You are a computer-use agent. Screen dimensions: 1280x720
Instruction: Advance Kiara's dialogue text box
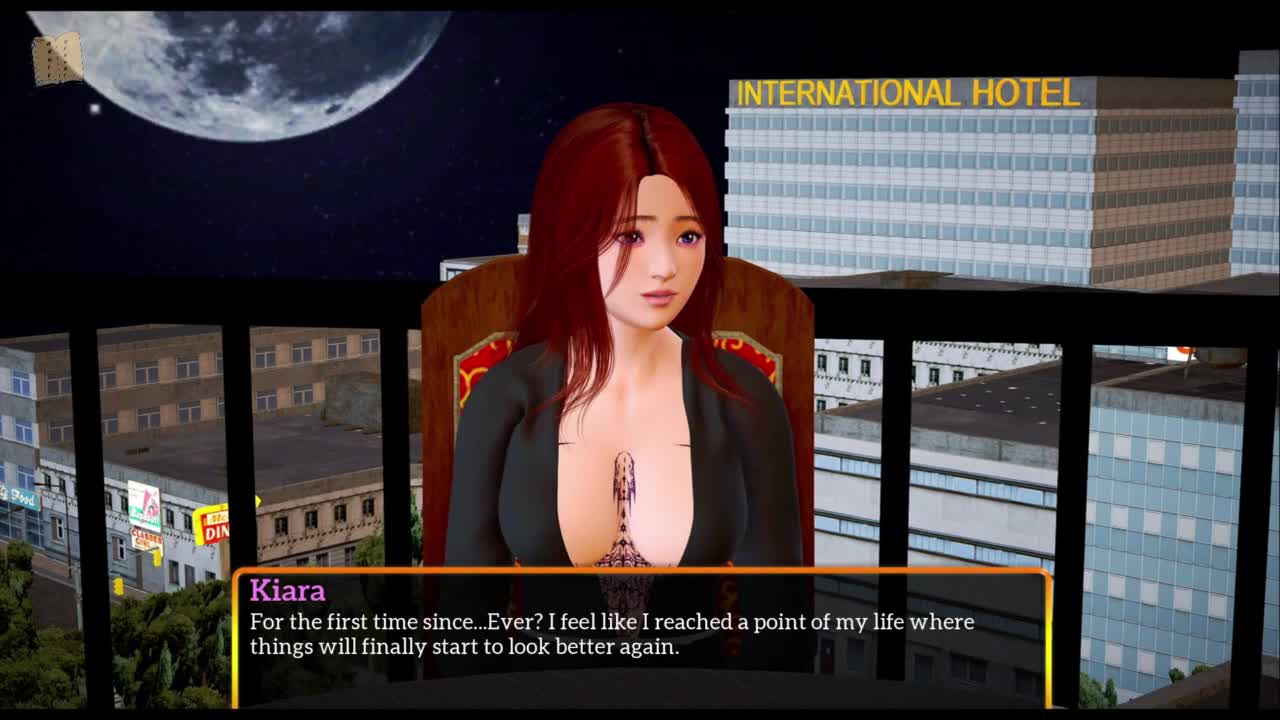point(640,637)
